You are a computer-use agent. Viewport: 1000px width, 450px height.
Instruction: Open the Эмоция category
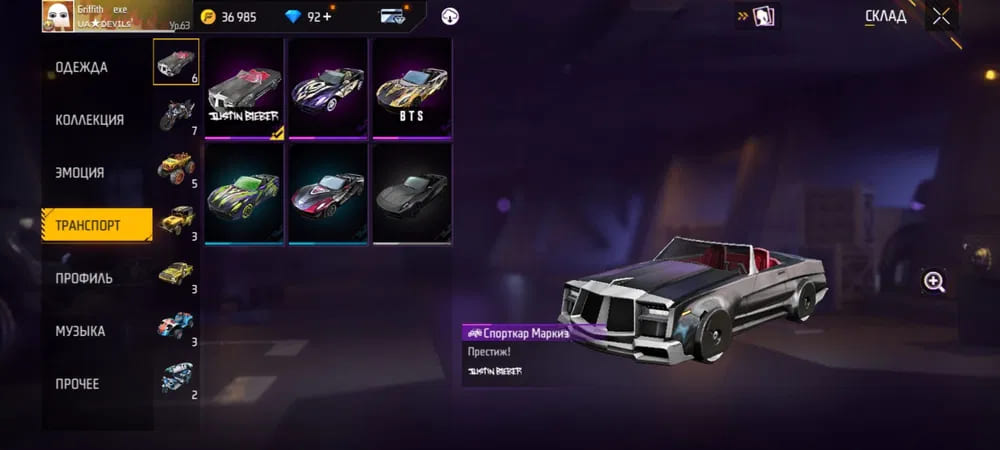[80, 173]
